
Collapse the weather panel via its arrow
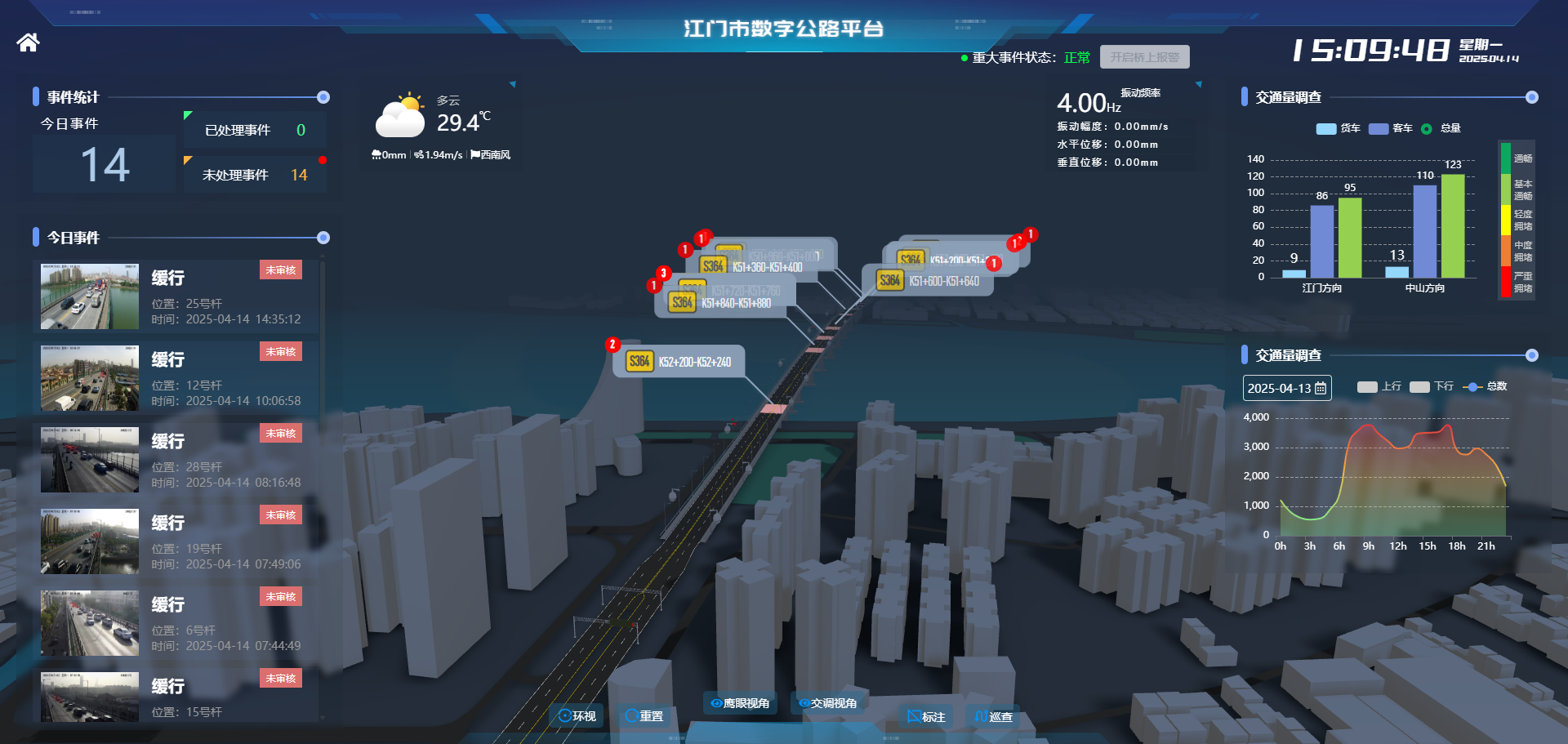point(512,83)
